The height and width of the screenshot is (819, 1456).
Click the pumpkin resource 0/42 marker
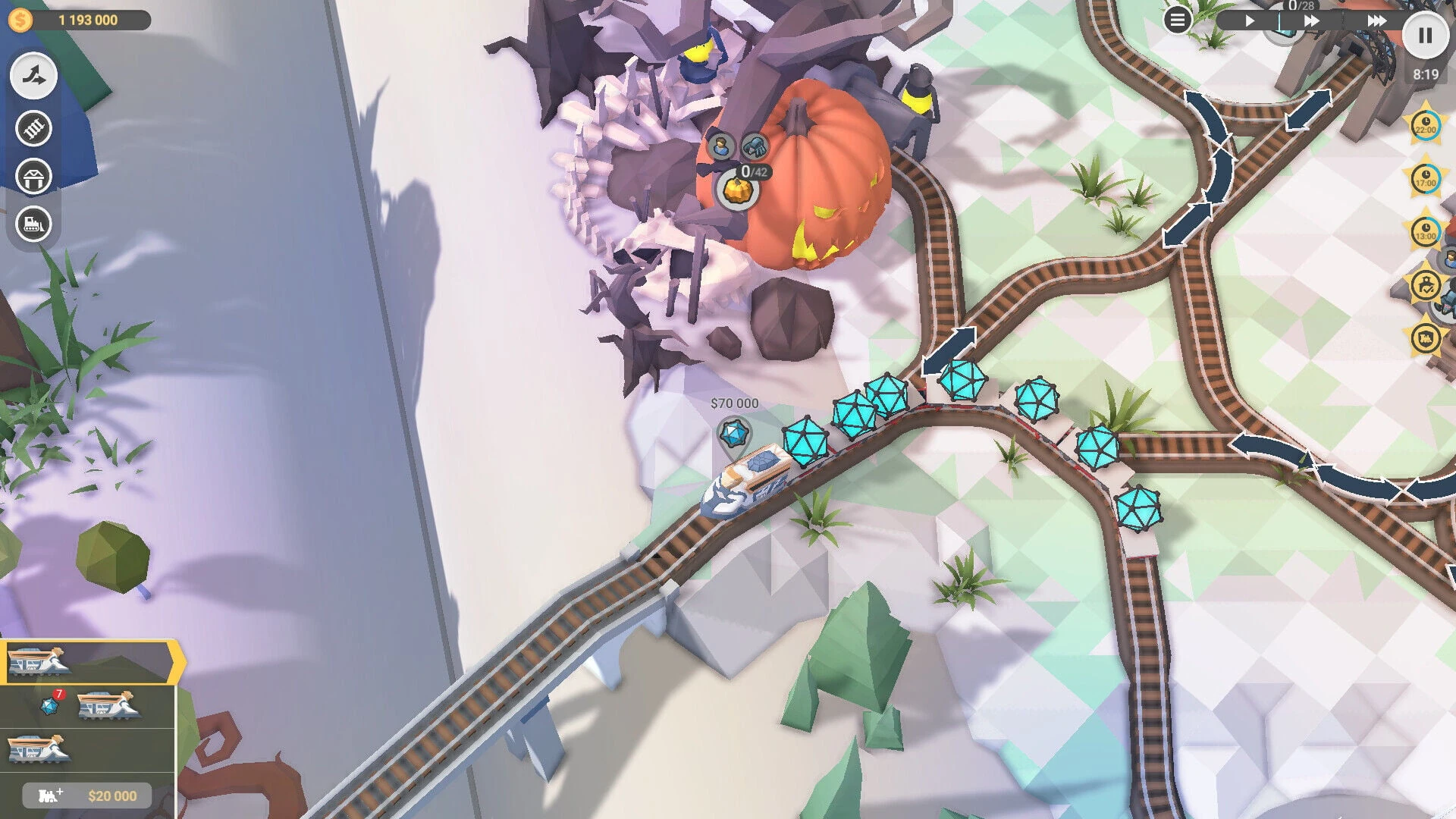(x=735, y=190)
